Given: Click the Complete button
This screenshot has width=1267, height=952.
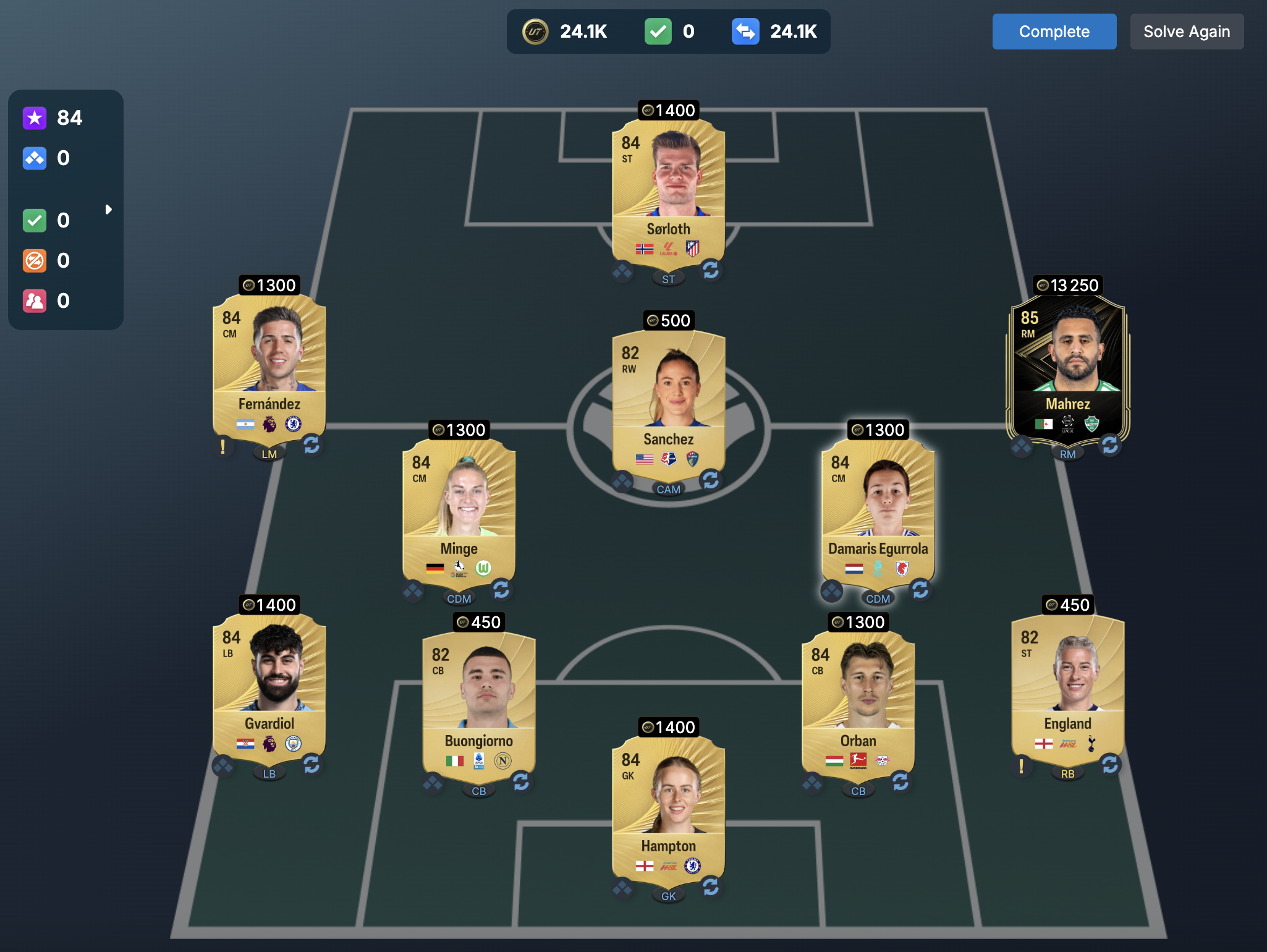Looking at the screenshot, I should pyautogui.click(x=1054, y=32).
